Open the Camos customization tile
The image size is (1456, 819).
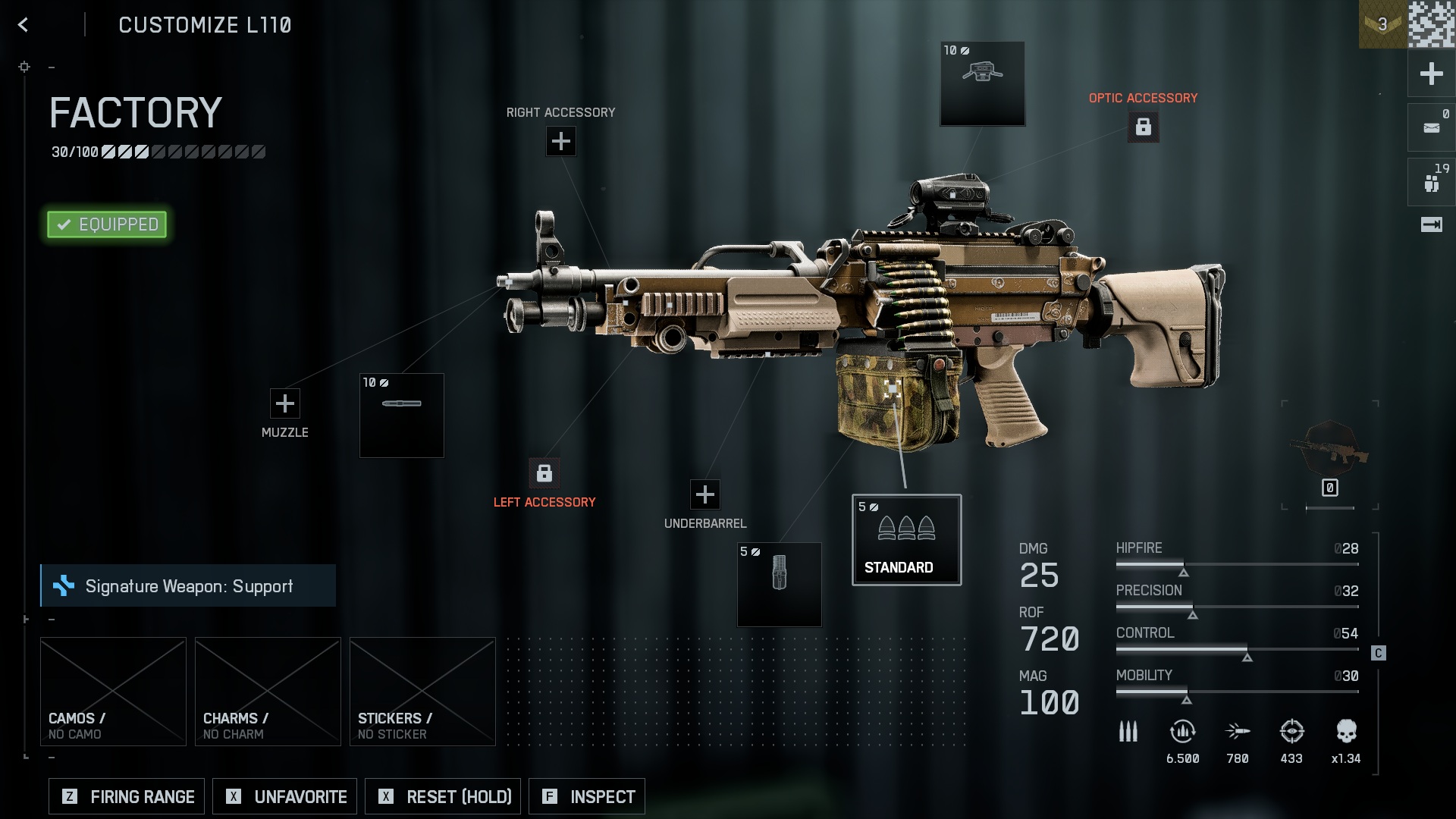point(113,691)
